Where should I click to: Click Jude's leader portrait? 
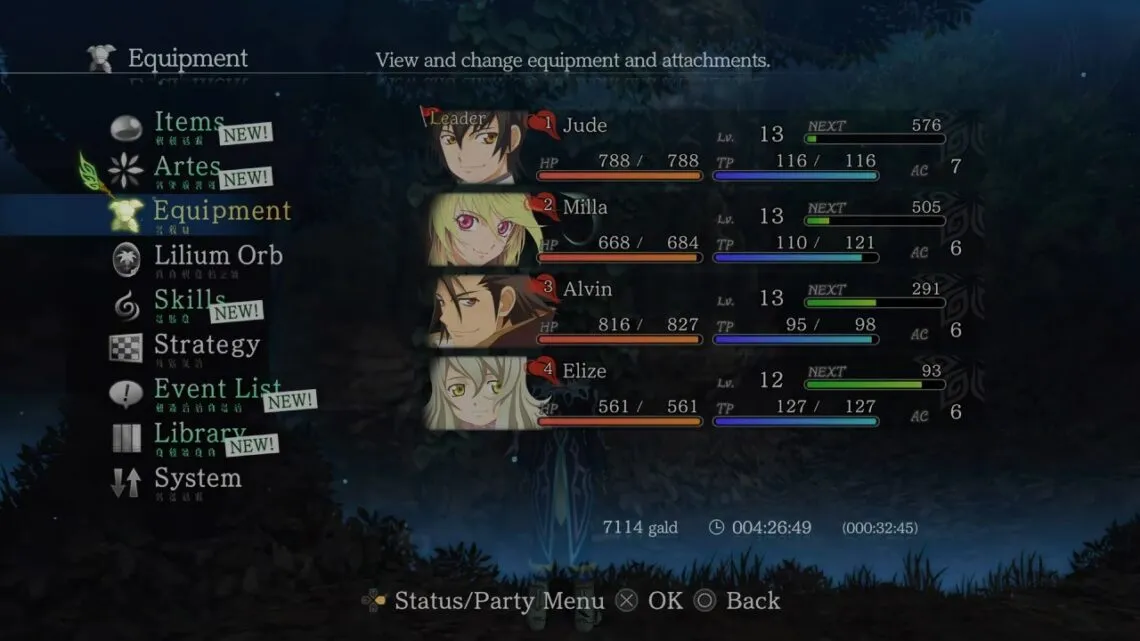478,147
